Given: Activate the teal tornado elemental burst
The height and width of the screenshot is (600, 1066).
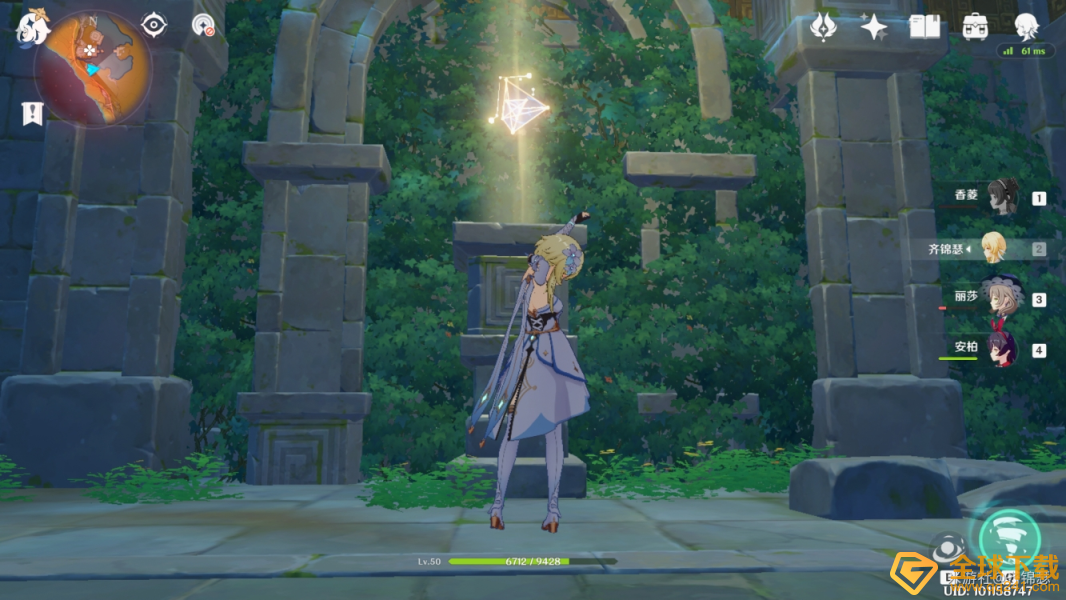Looking at the screenshot, I should tap(1009, 535).
